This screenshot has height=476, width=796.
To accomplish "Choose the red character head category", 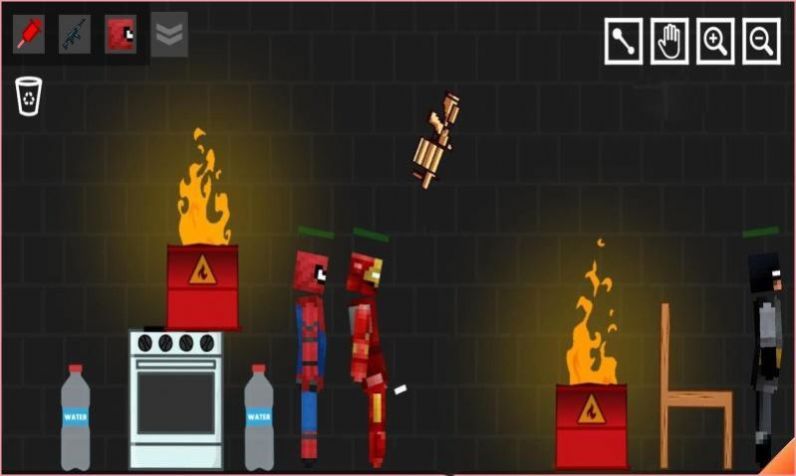I will coord(121,34).
